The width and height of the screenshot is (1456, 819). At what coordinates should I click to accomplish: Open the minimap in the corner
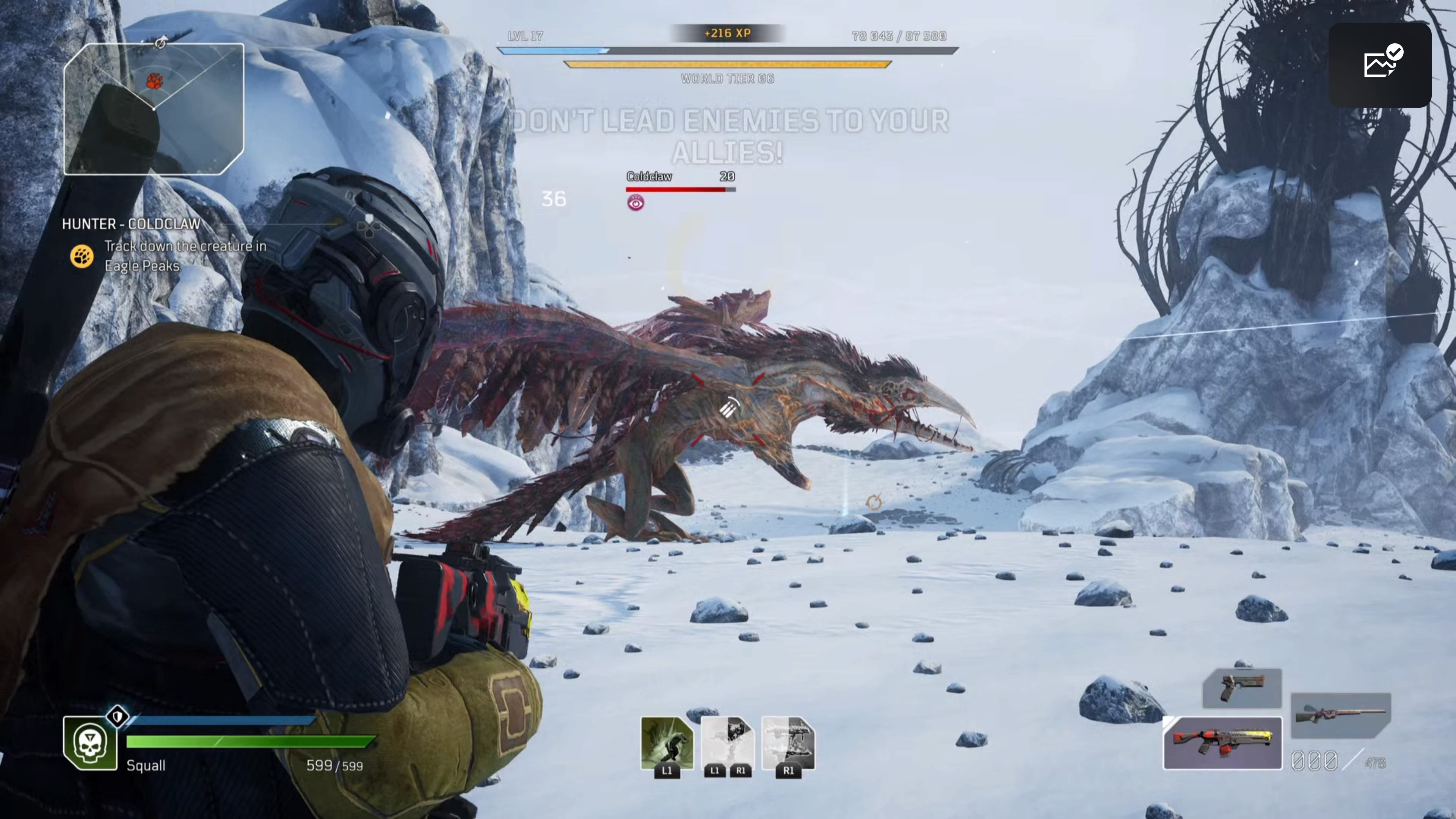154,108
